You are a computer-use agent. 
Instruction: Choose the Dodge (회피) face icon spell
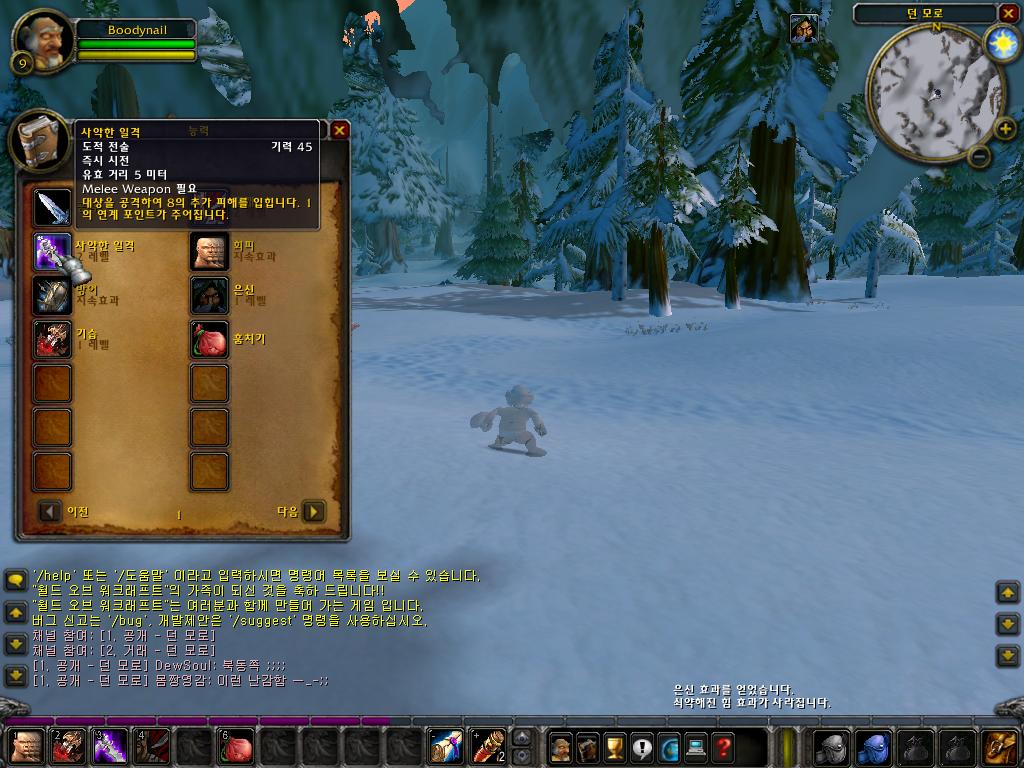click(210, 251)
